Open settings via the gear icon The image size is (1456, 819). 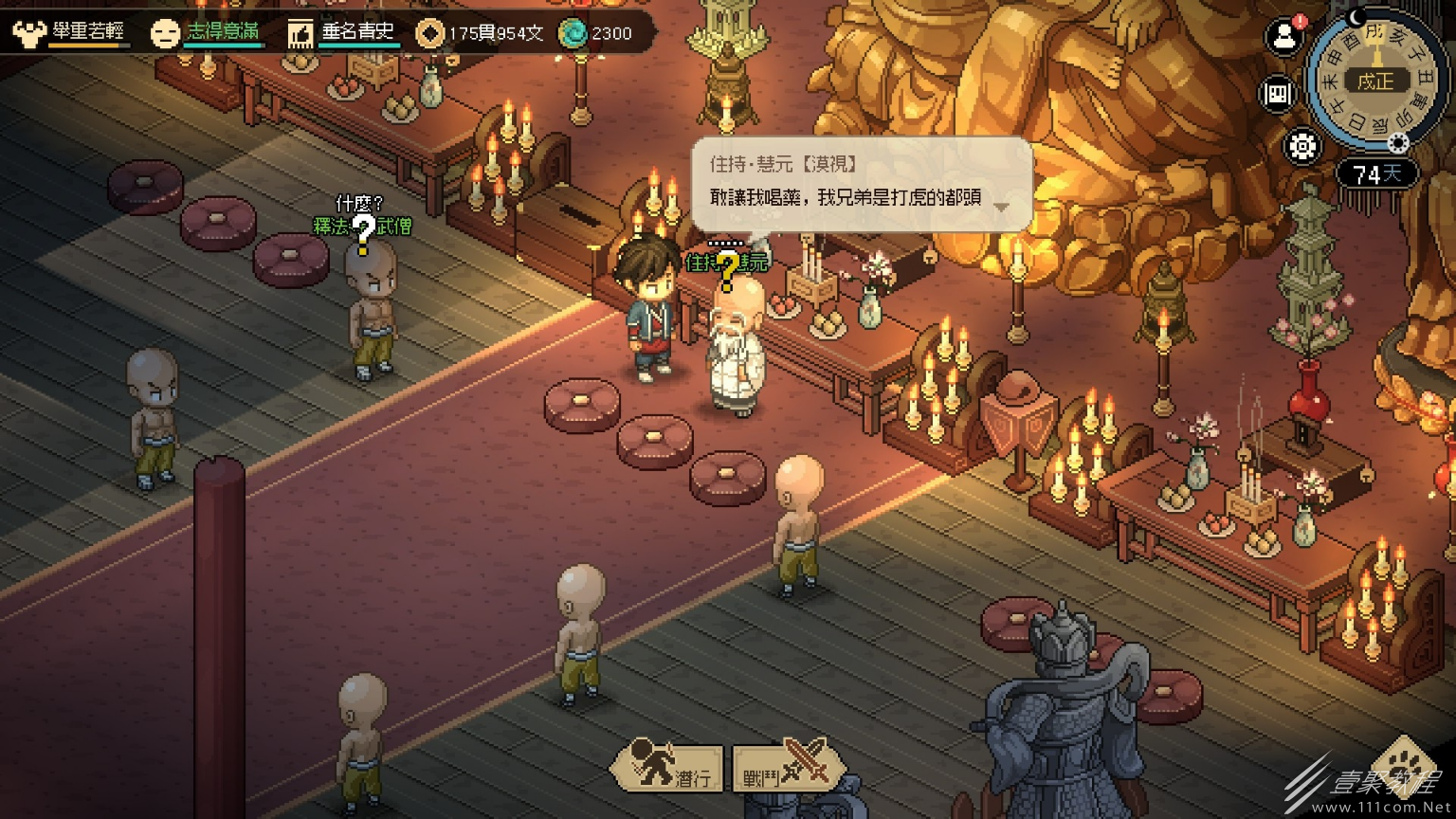click(1302, 147)
